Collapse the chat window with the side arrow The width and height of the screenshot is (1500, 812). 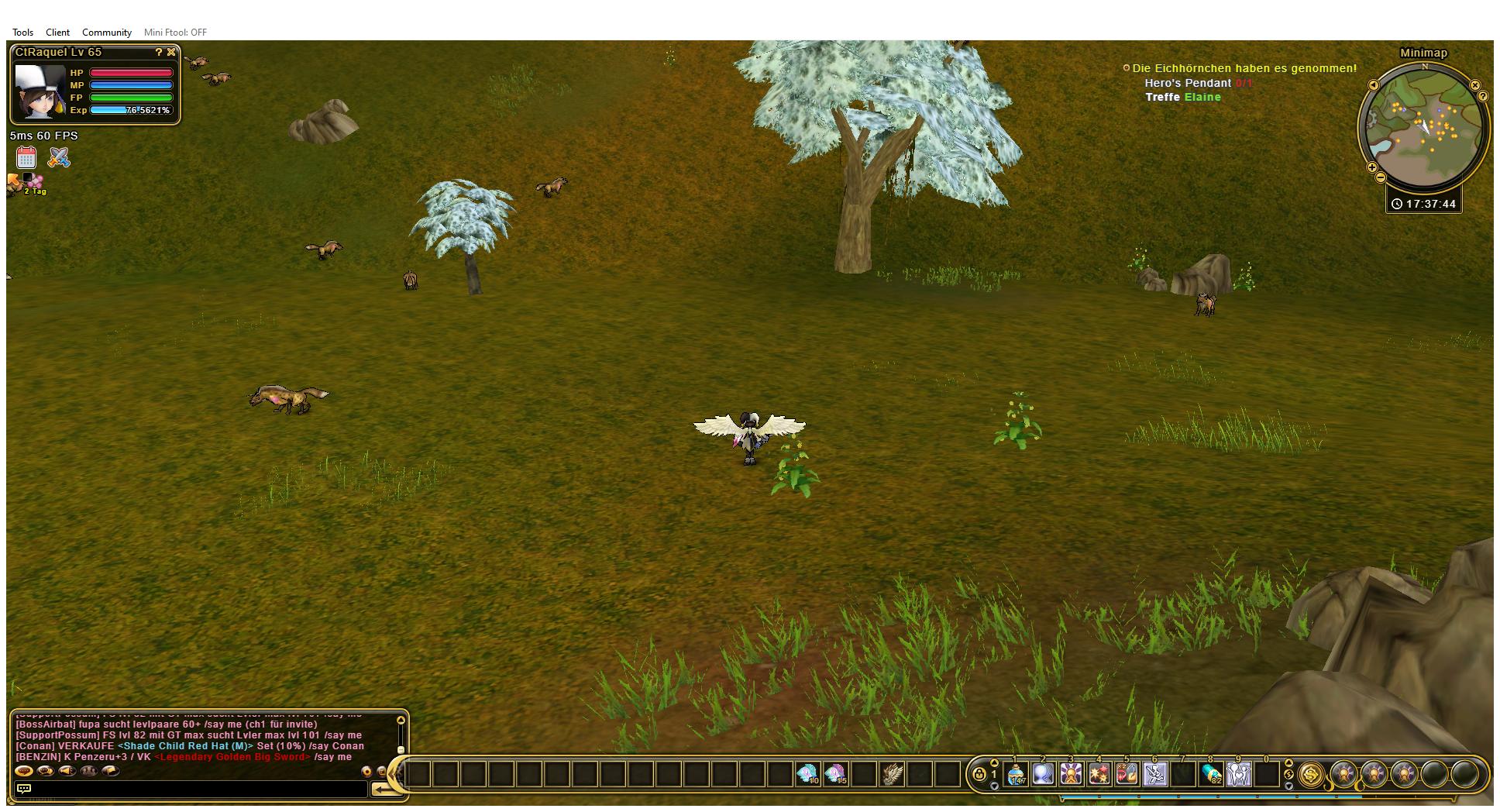(392, 775)
